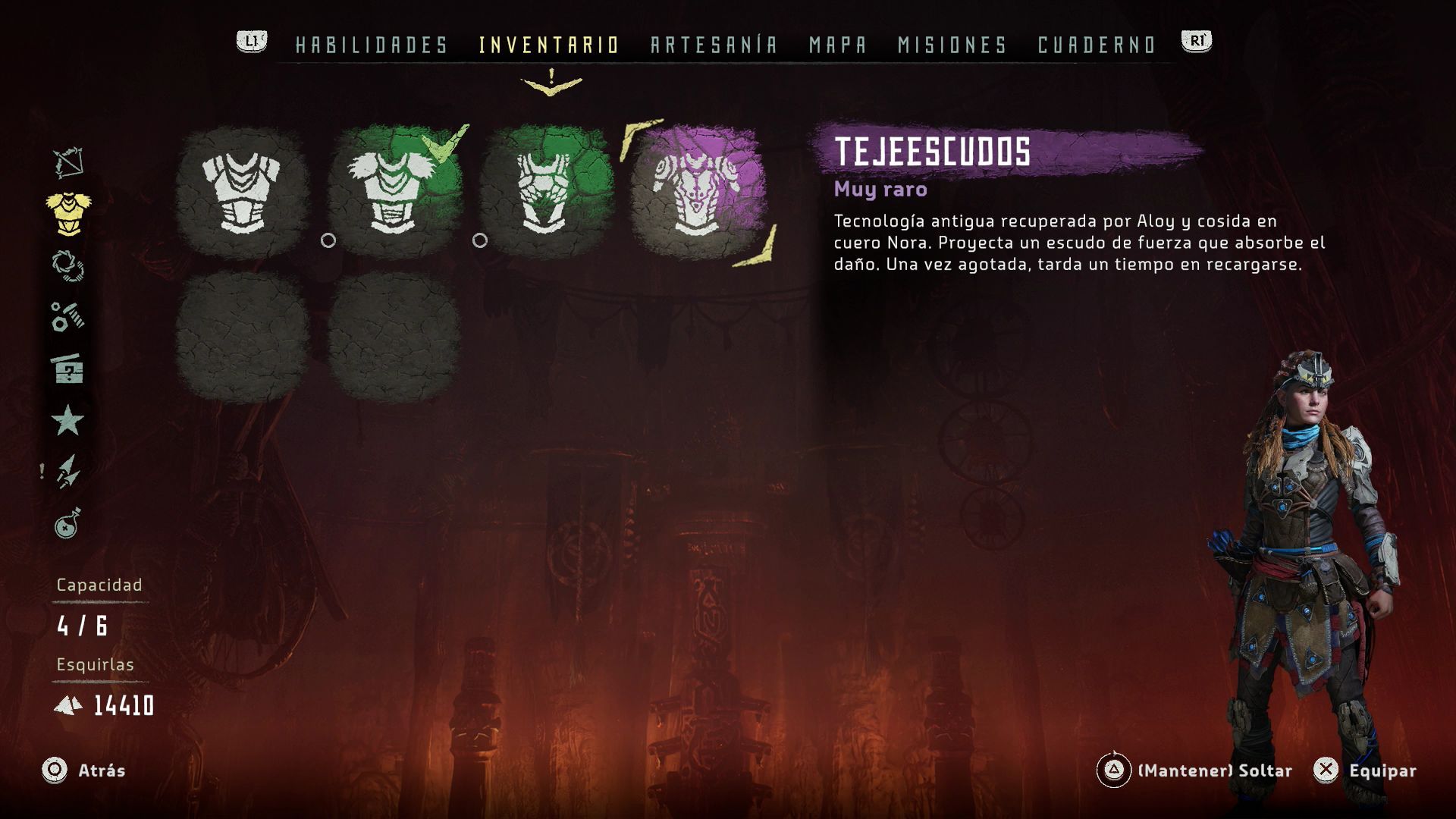The height and width of the screenshot is (819, 1456).
Task: Show the resources category with bolts icon
Action: pos(68,317)
